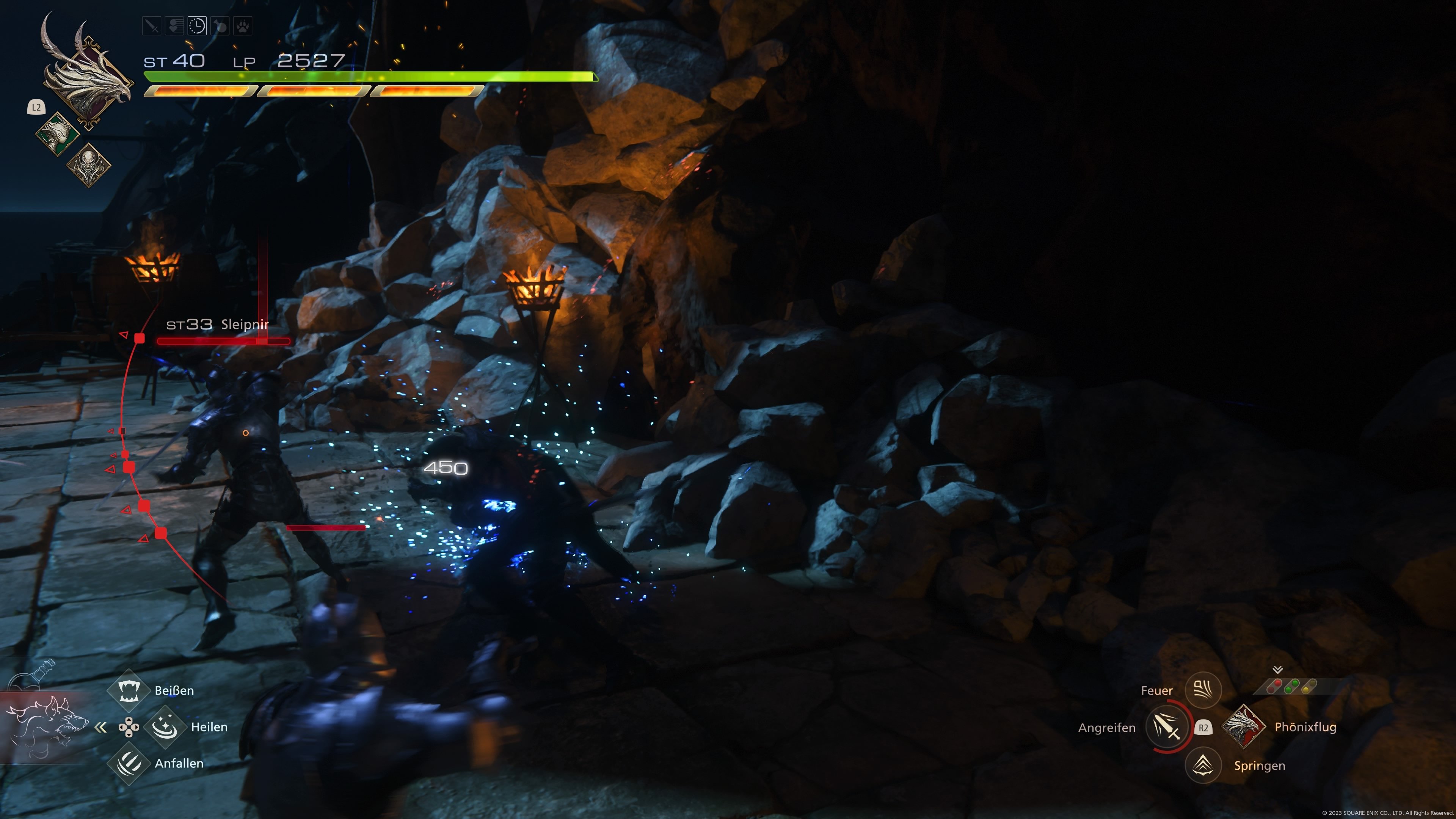The width and height of the screenshot is (1456, 819).
Task: Select the paw print status icon
Action: pos(243,26)
